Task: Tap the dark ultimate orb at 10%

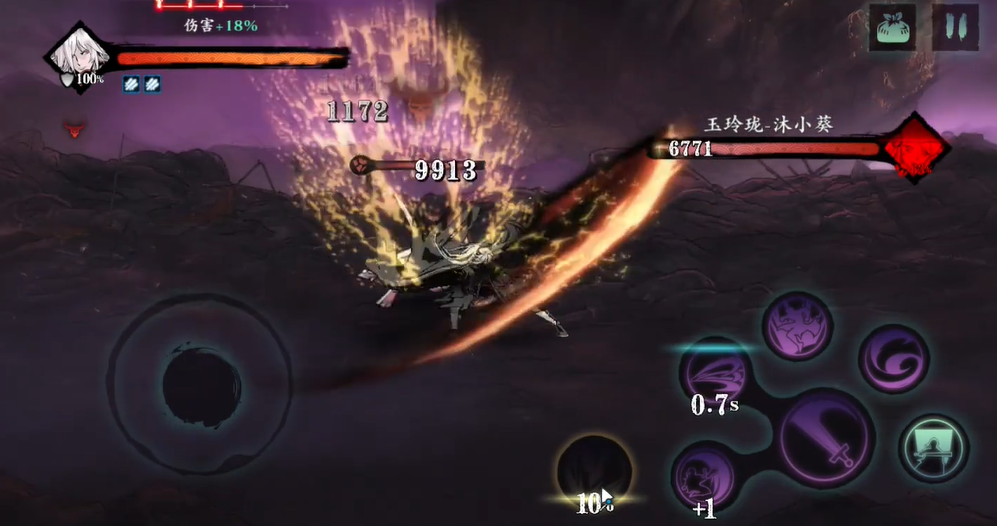Action: click(594, 472)
